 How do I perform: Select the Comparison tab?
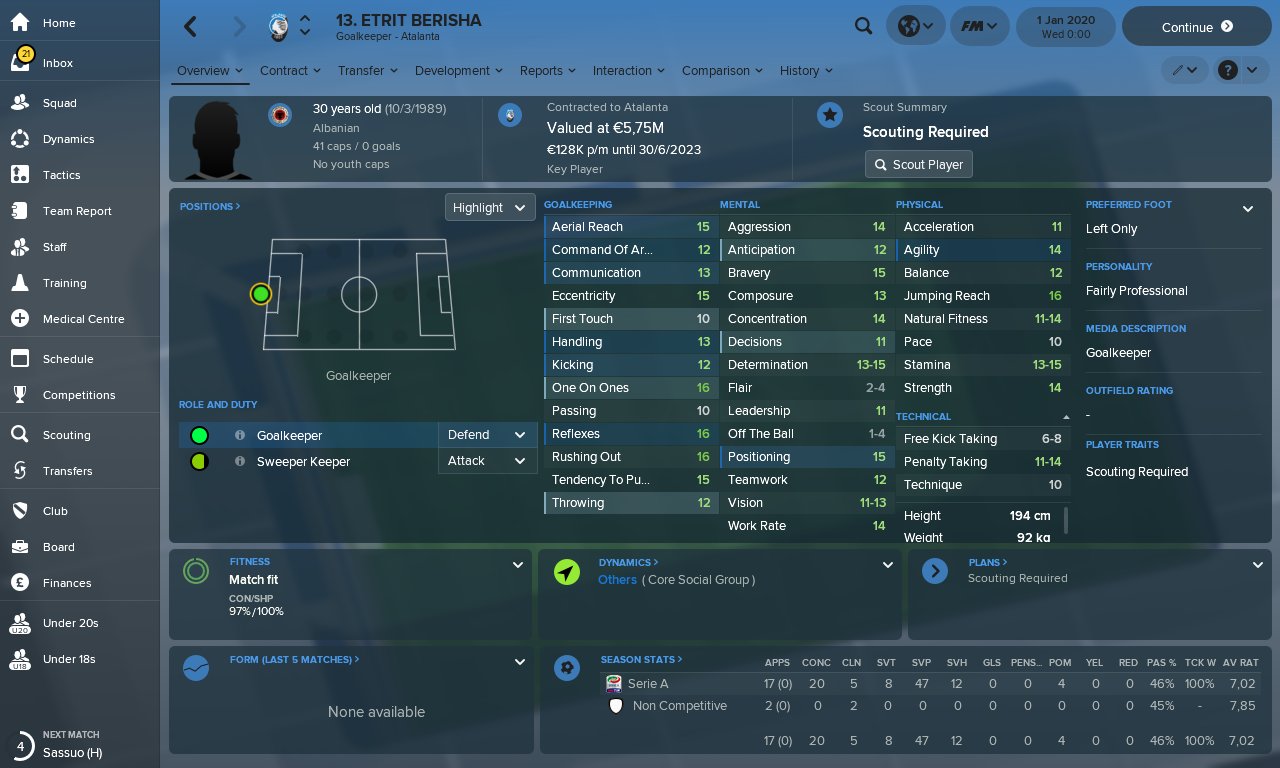(x=722, y=71)
